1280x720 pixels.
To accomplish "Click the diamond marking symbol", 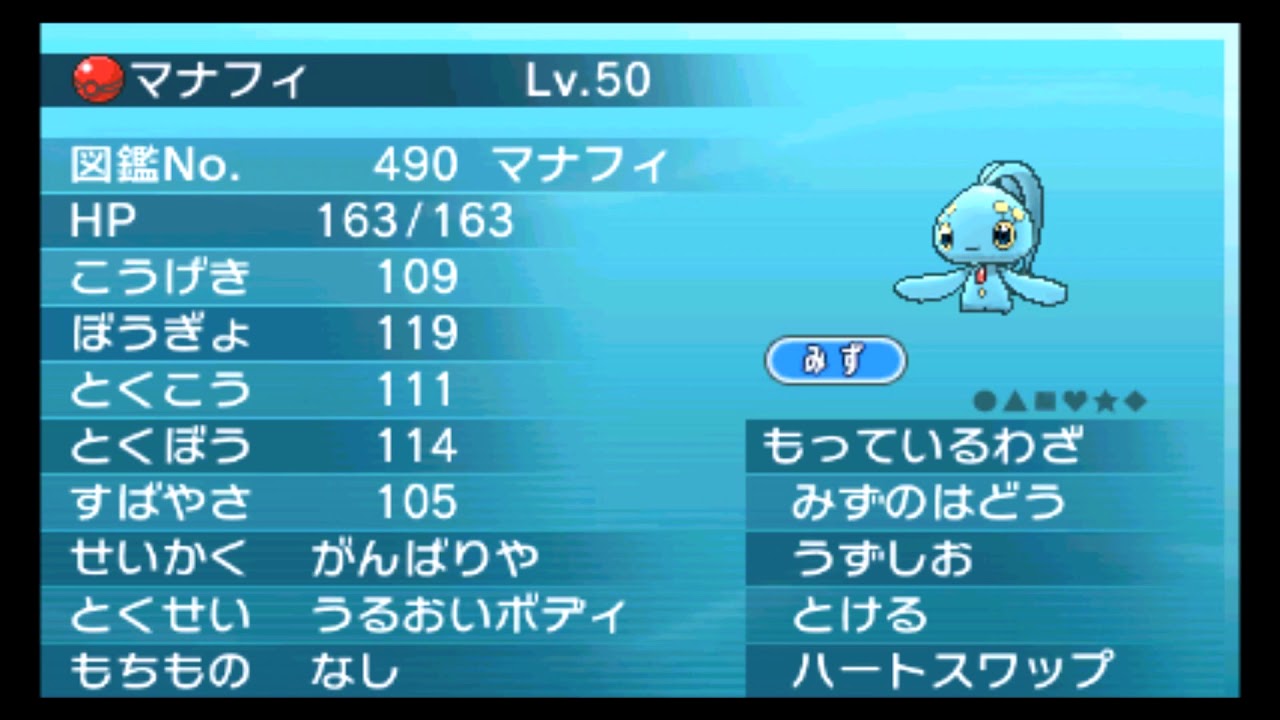I will (x=1133, y=401).
